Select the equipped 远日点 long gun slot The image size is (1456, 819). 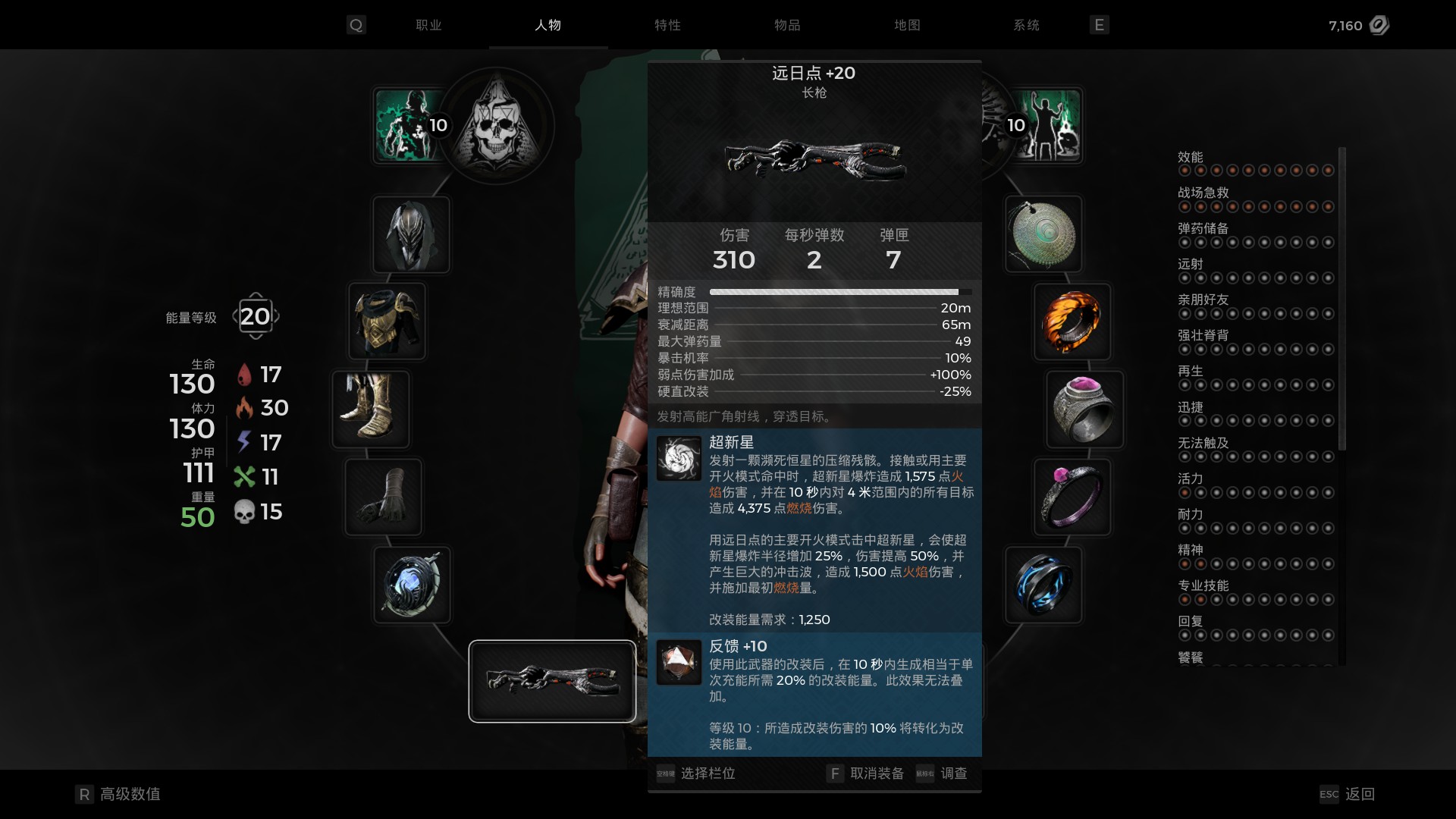pyautogui.click(x=552, y=681)
